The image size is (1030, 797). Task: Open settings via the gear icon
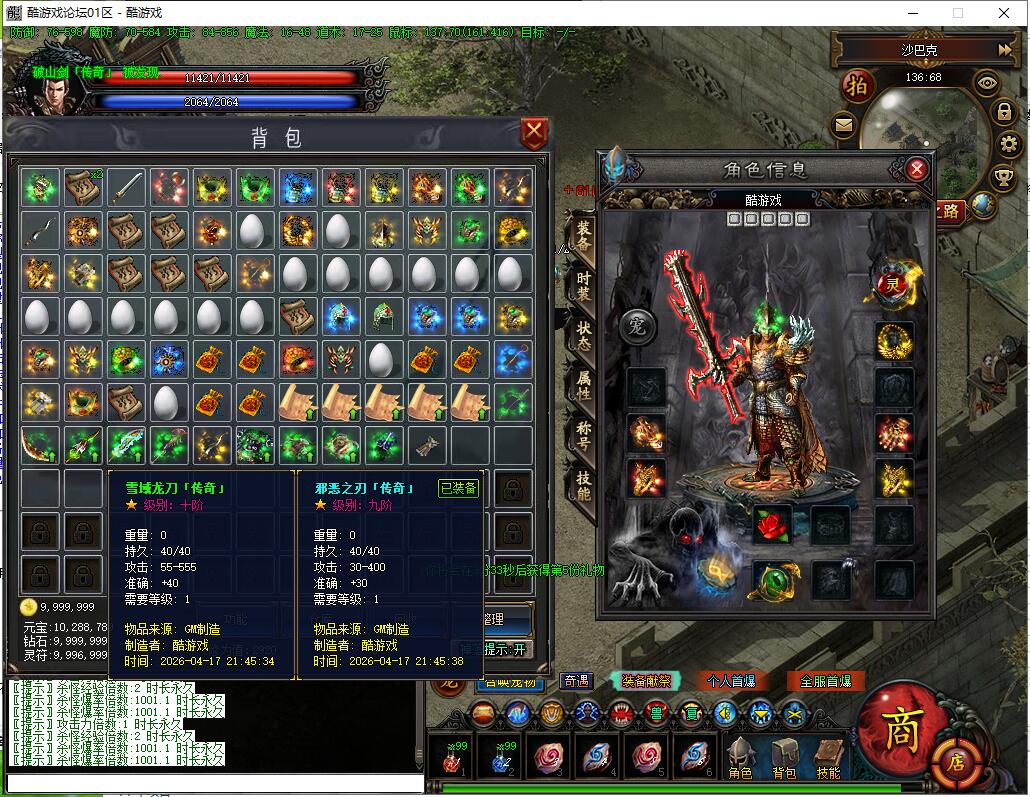click(x=1008, y=145)
